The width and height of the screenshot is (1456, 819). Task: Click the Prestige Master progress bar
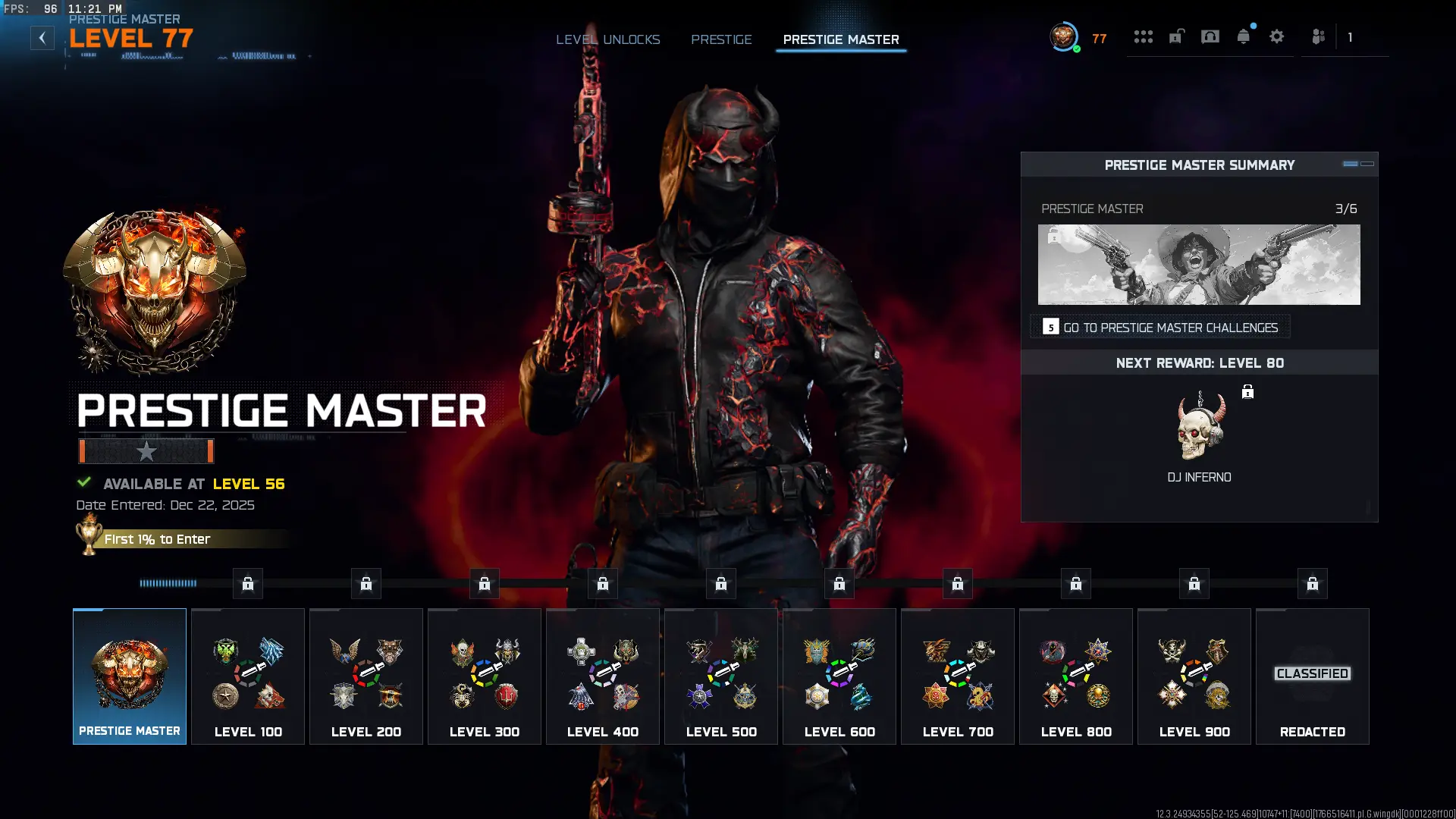146,451
